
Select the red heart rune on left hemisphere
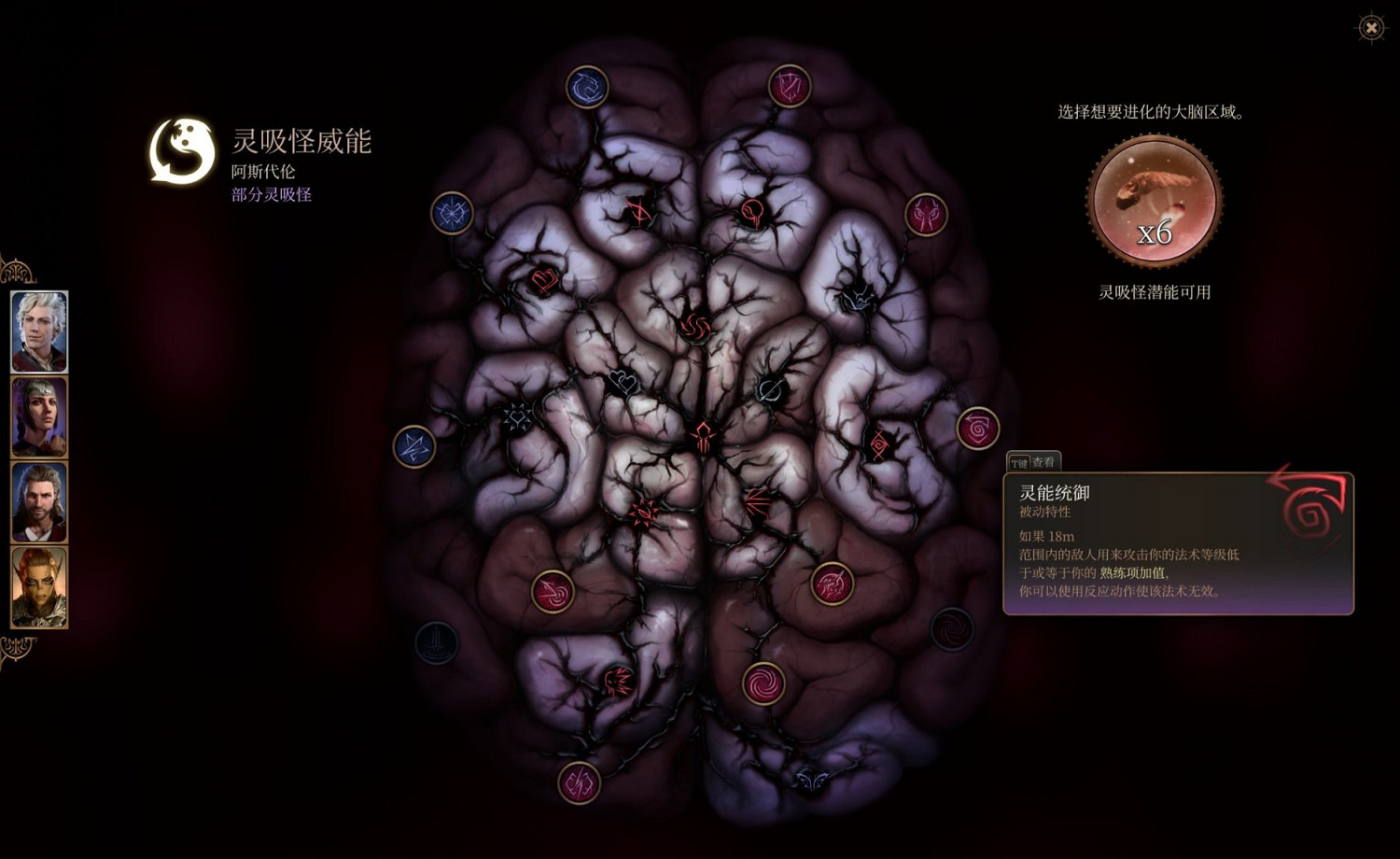click(x=544, y=278)
